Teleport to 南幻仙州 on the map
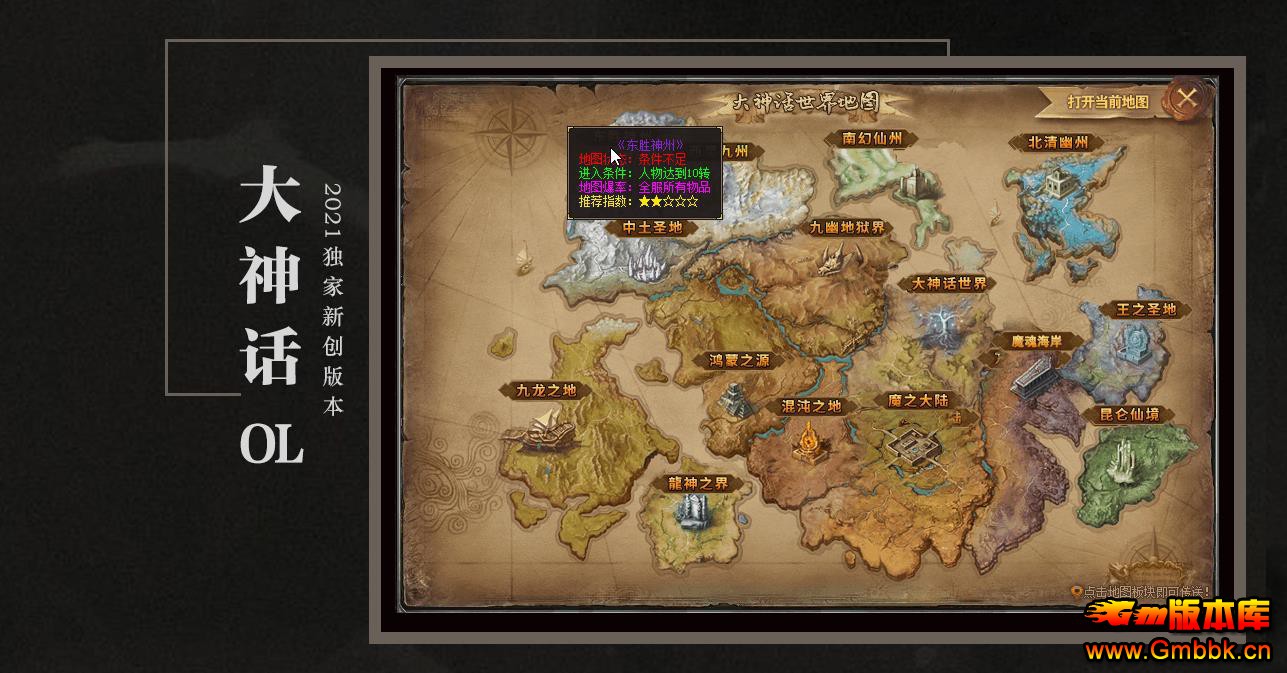The width and height of the screenshot is (1287, 673). point(872,139)
